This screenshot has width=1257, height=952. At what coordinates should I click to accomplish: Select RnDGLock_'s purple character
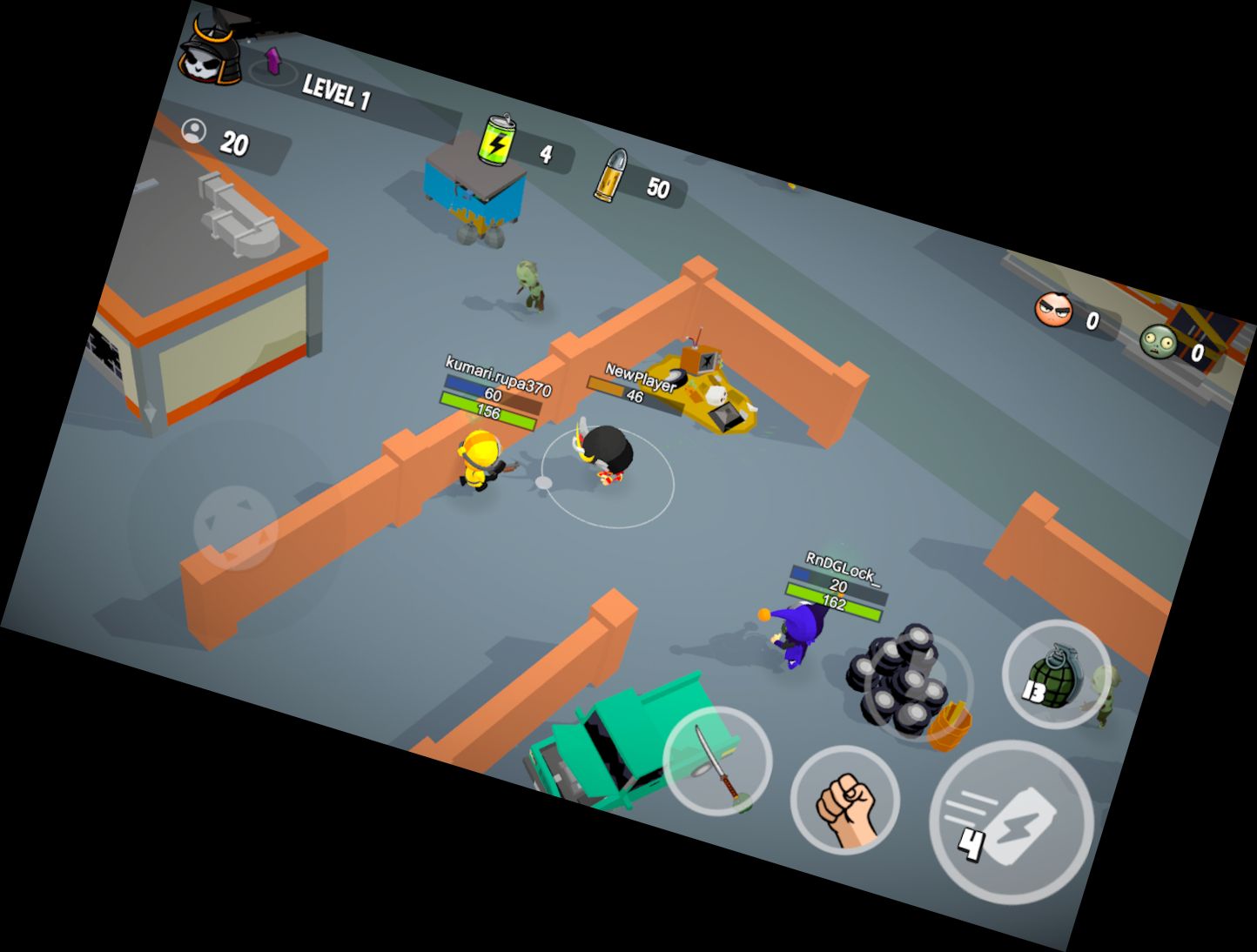point(797,636)
